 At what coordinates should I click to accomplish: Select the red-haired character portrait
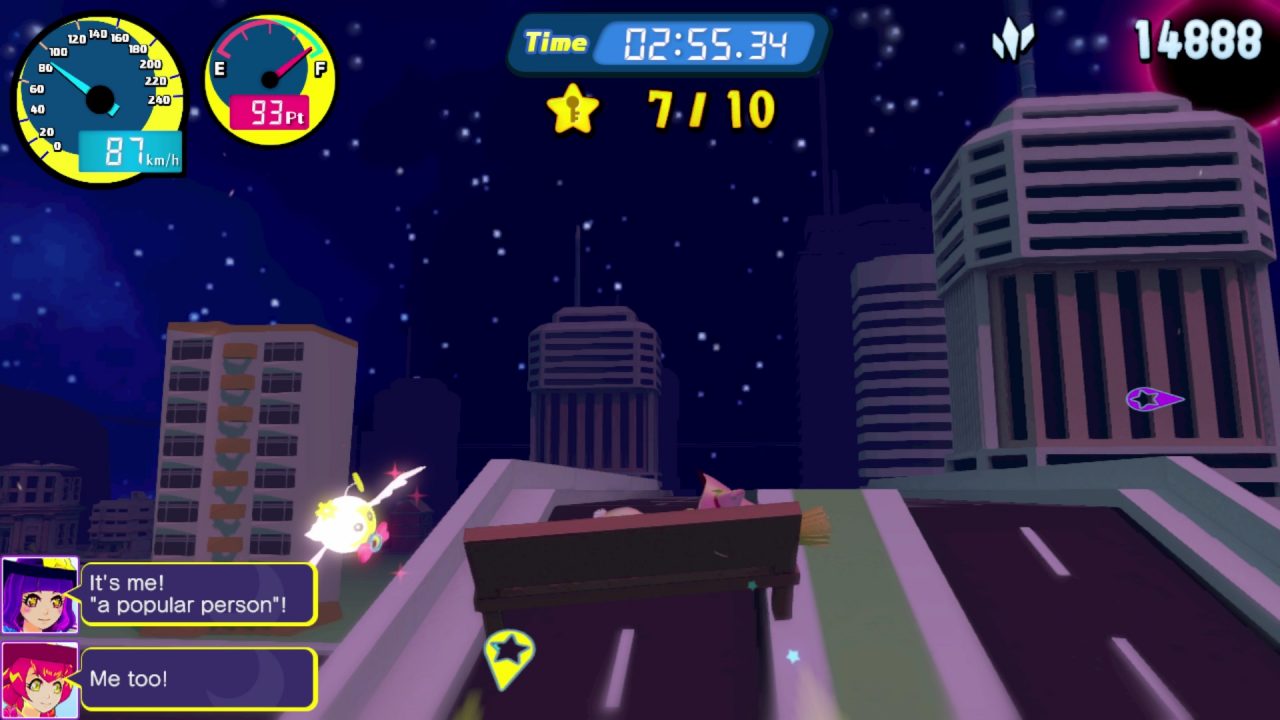click(x=39, y=680)
